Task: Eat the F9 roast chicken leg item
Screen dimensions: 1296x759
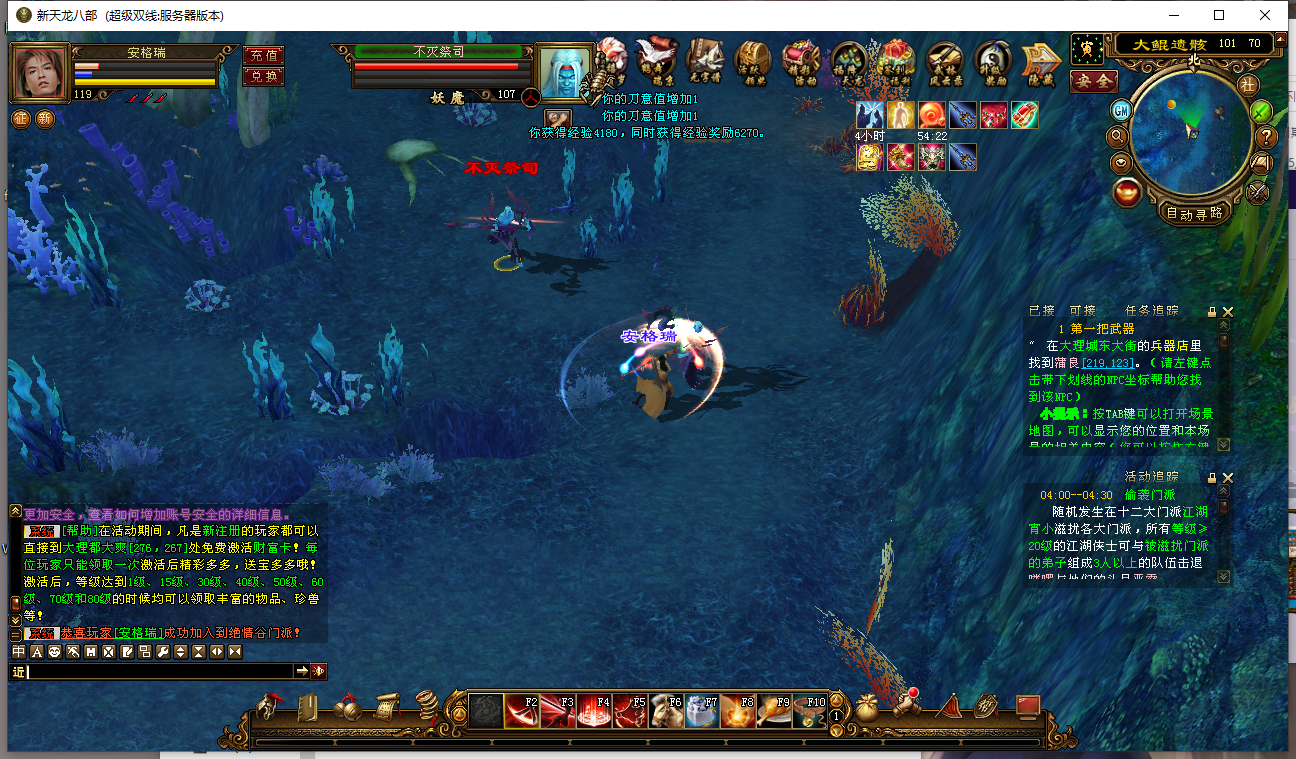Action: click(774, 711)
